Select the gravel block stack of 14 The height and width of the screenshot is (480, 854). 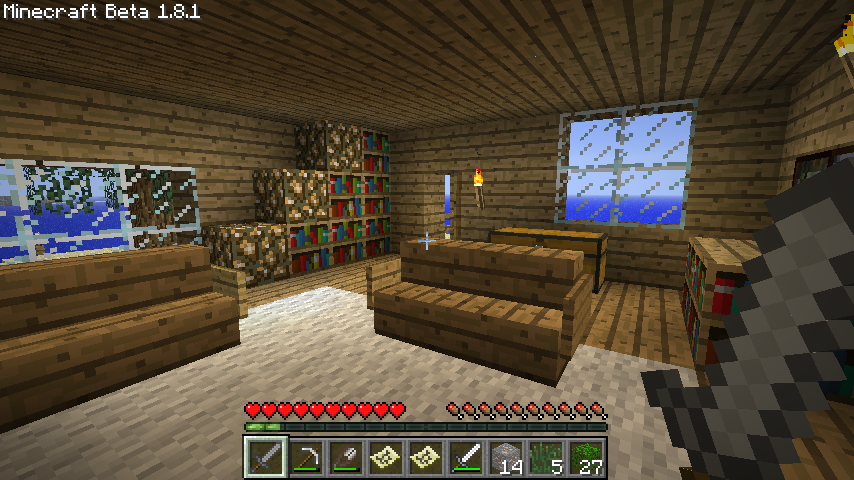(x=506, y=457)
